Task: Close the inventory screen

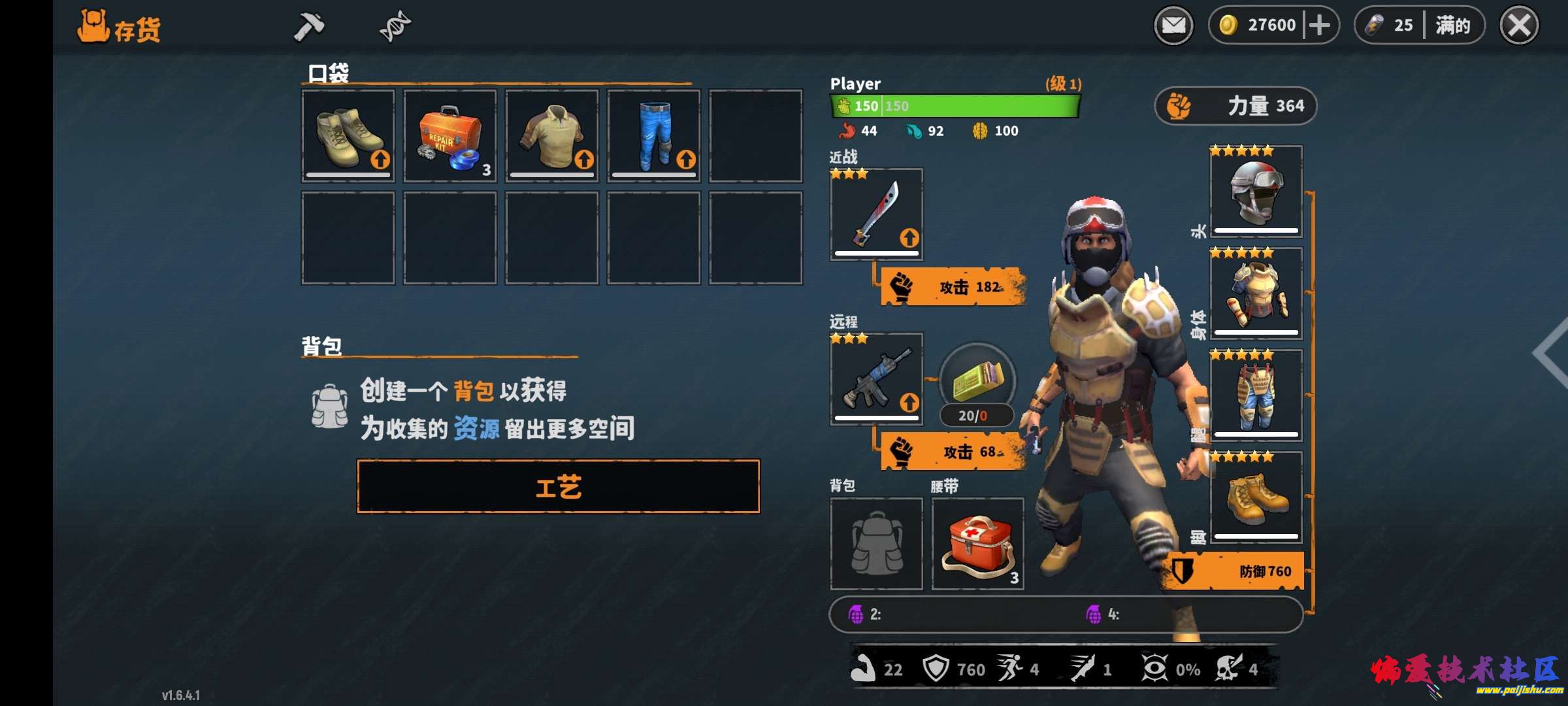Action: coord(1519,26)
